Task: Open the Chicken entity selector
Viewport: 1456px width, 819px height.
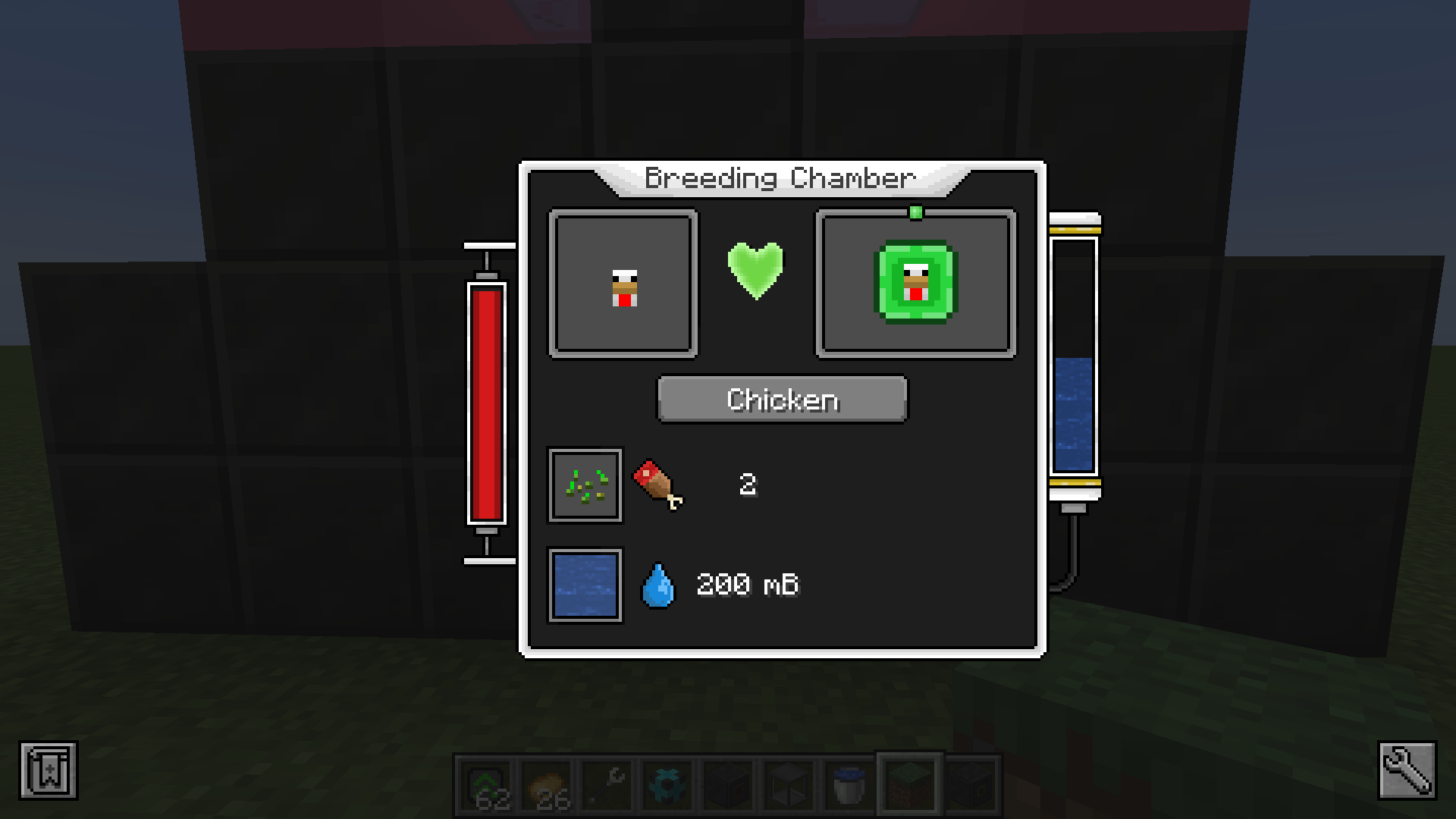Action: pyautogui.click(x=782, y=400)
